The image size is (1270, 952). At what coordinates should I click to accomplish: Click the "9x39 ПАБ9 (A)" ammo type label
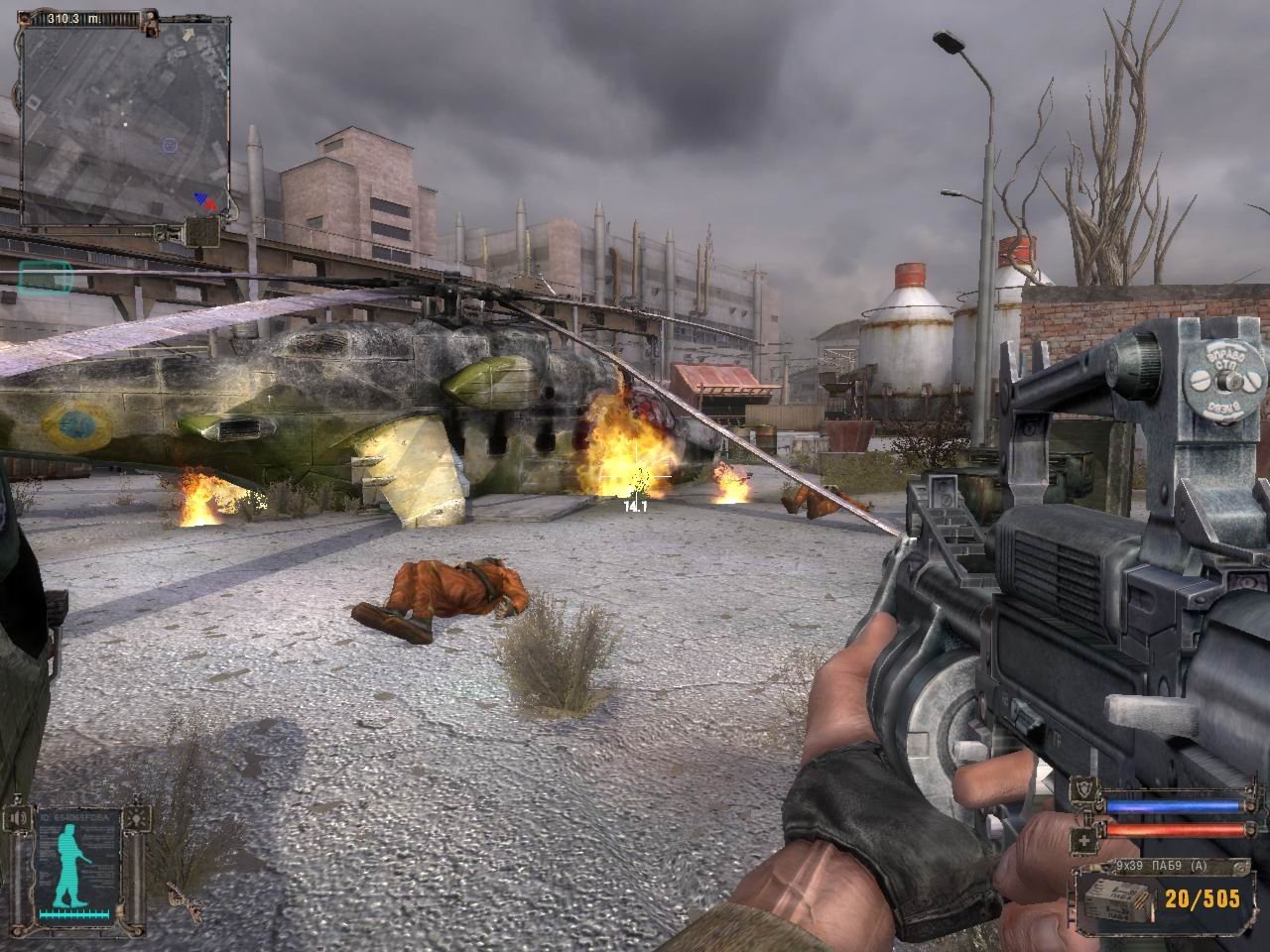(x=1162, y=866)
